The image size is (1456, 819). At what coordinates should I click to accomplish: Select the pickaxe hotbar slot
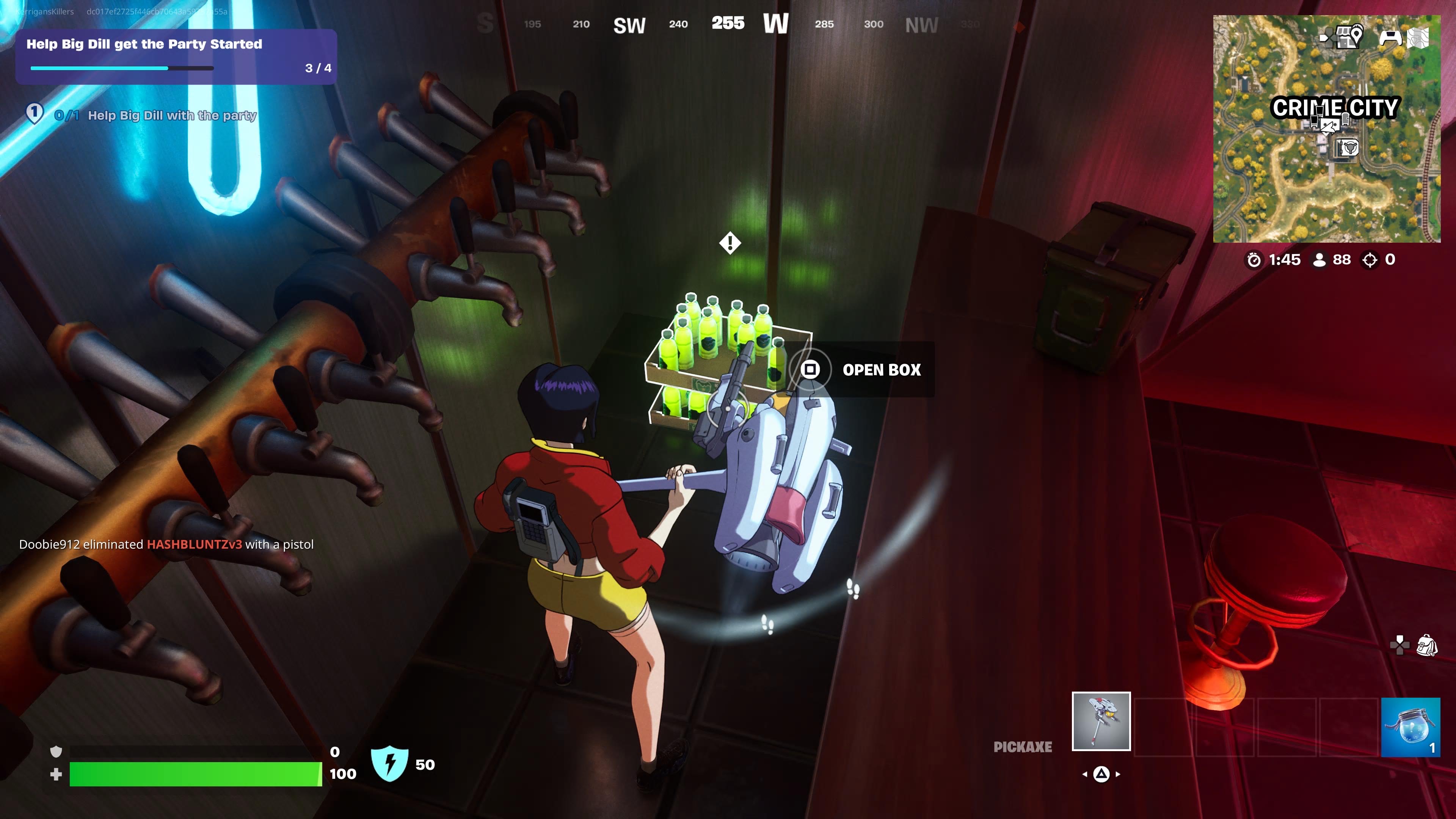point(1100,721)
